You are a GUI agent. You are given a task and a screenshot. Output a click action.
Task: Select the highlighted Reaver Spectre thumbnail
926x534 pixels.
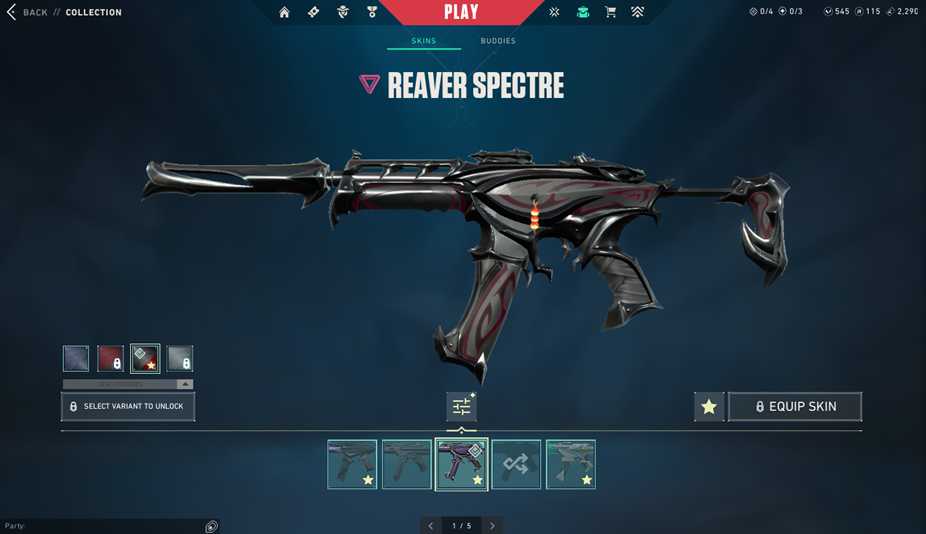(x=461, y=464)
